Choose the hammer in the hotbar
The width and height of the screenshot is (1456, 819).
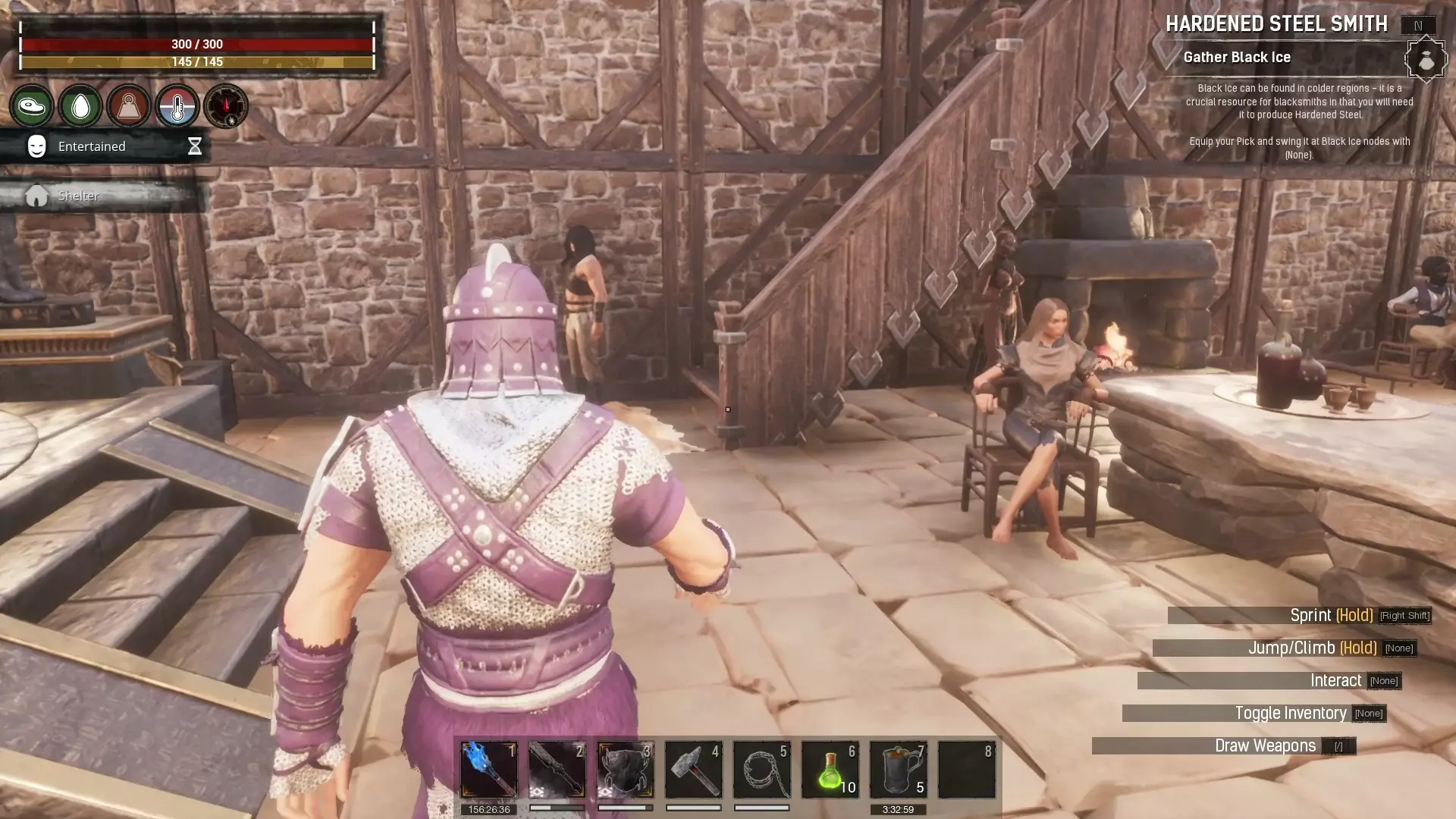click(694, 770)
